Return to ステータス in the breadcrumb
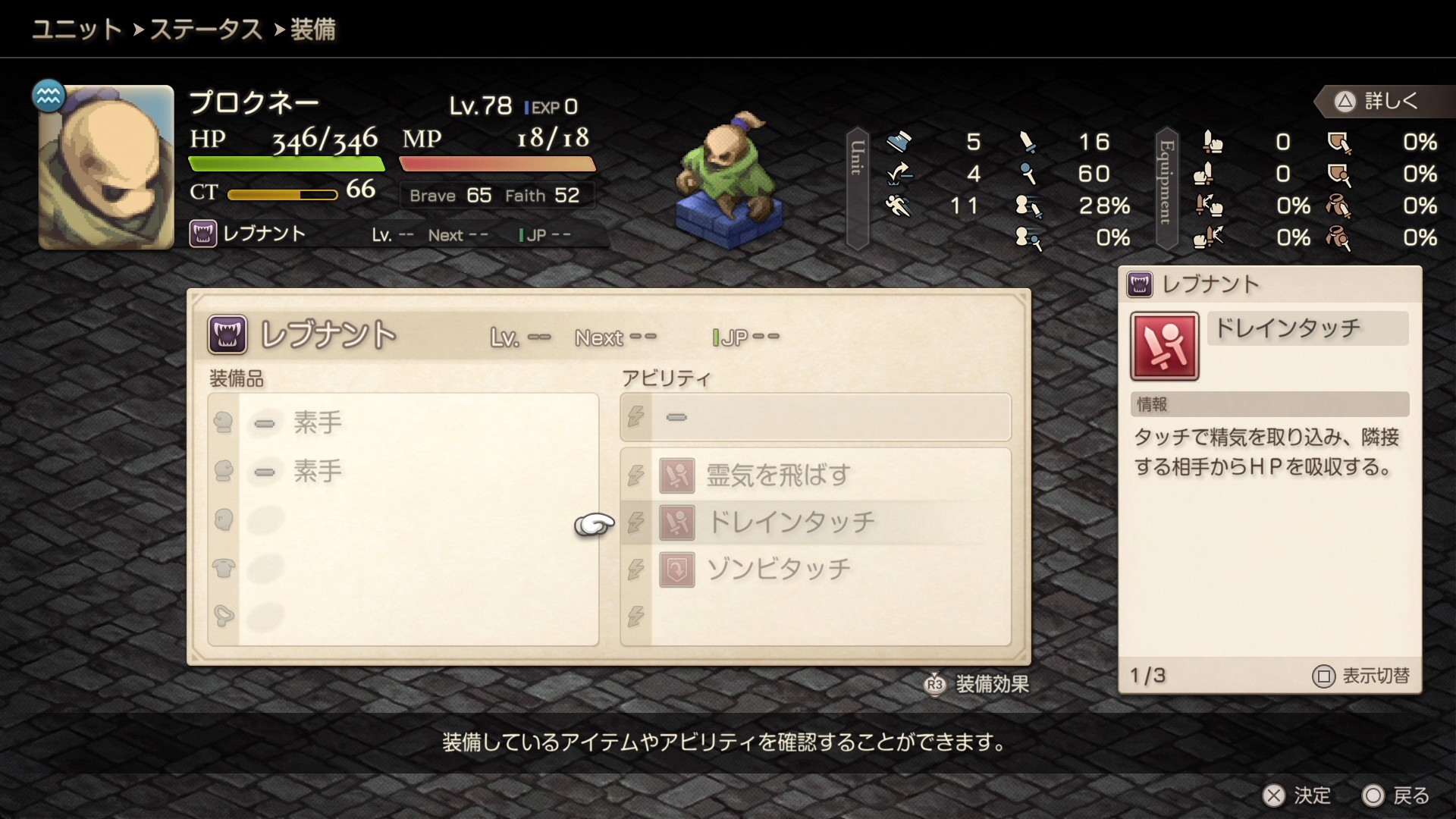The height and width of the screenshot is (819, 1456). tap(206, 30)
